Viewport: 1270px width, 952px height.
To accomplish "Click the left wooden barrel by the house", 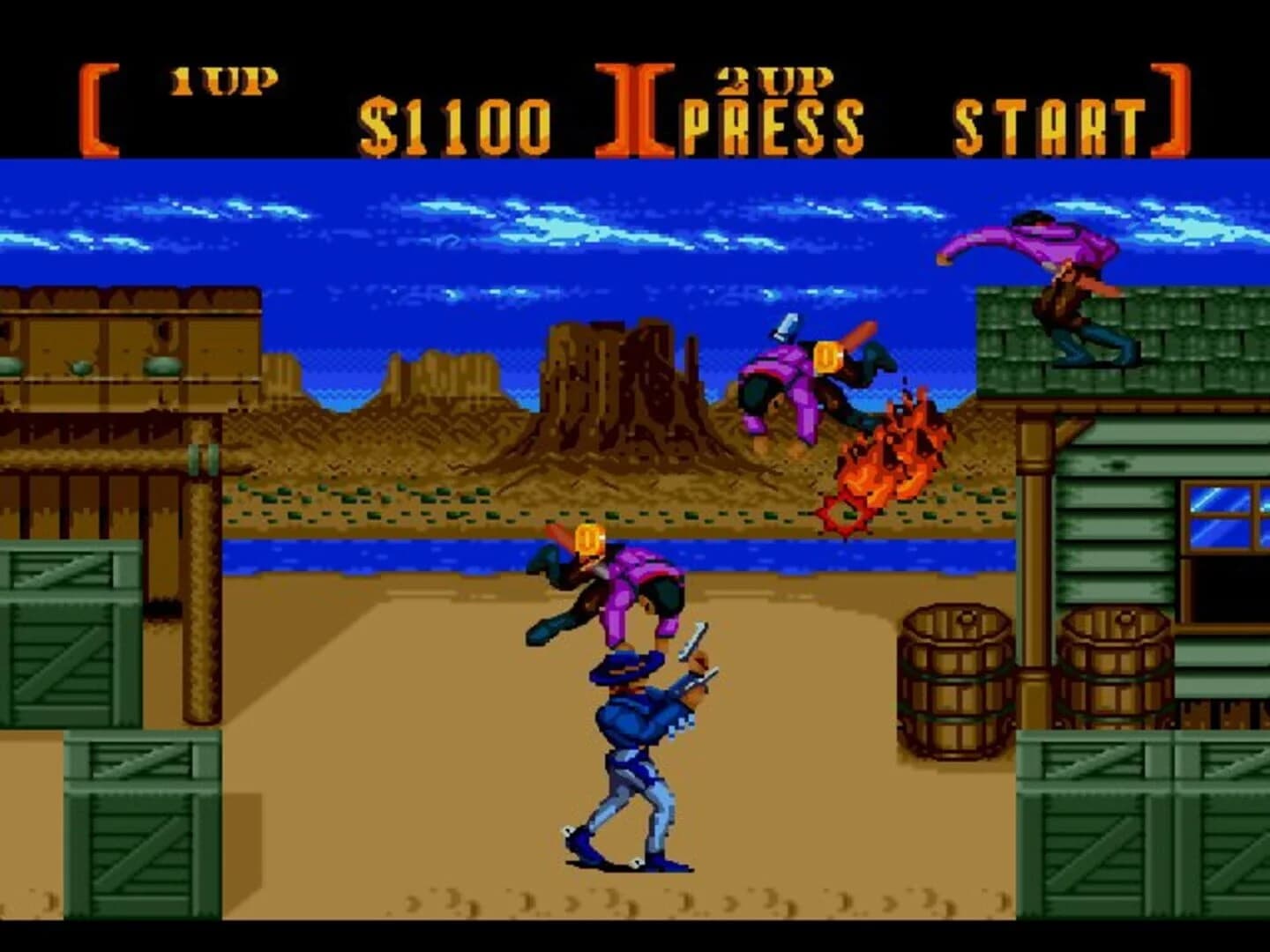I will [952, 679].
